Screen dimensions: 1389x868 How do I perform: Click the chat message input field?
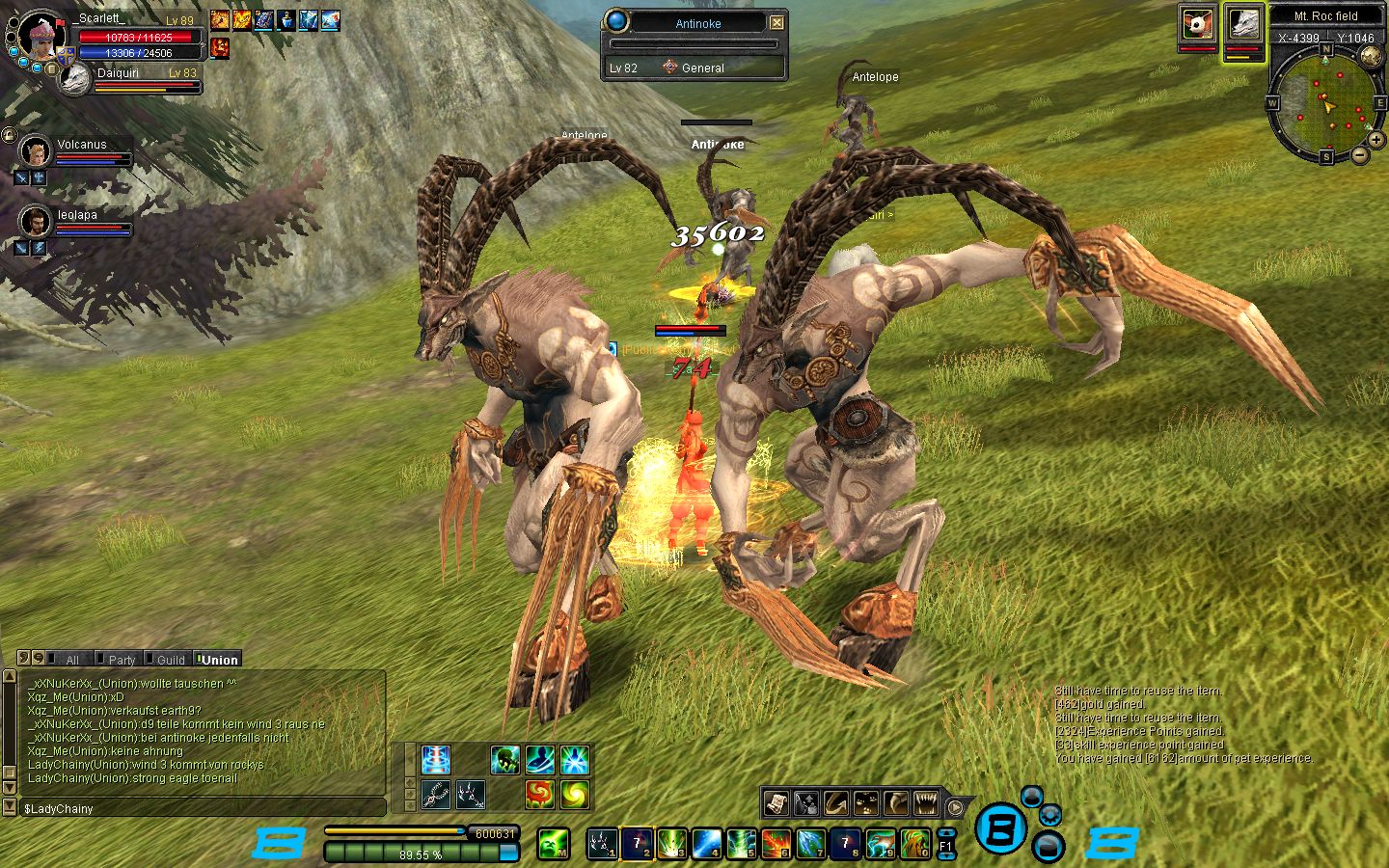203,808
